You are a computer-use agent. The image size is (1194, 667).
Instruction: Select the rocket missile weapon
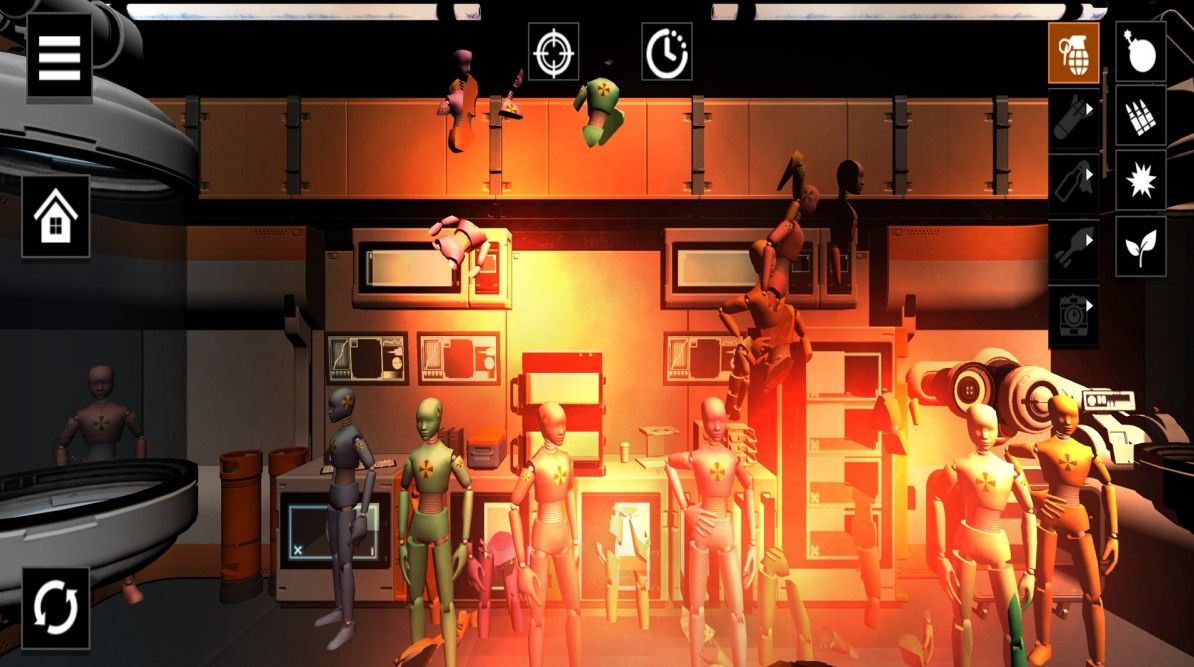[x=1073, y=248]
